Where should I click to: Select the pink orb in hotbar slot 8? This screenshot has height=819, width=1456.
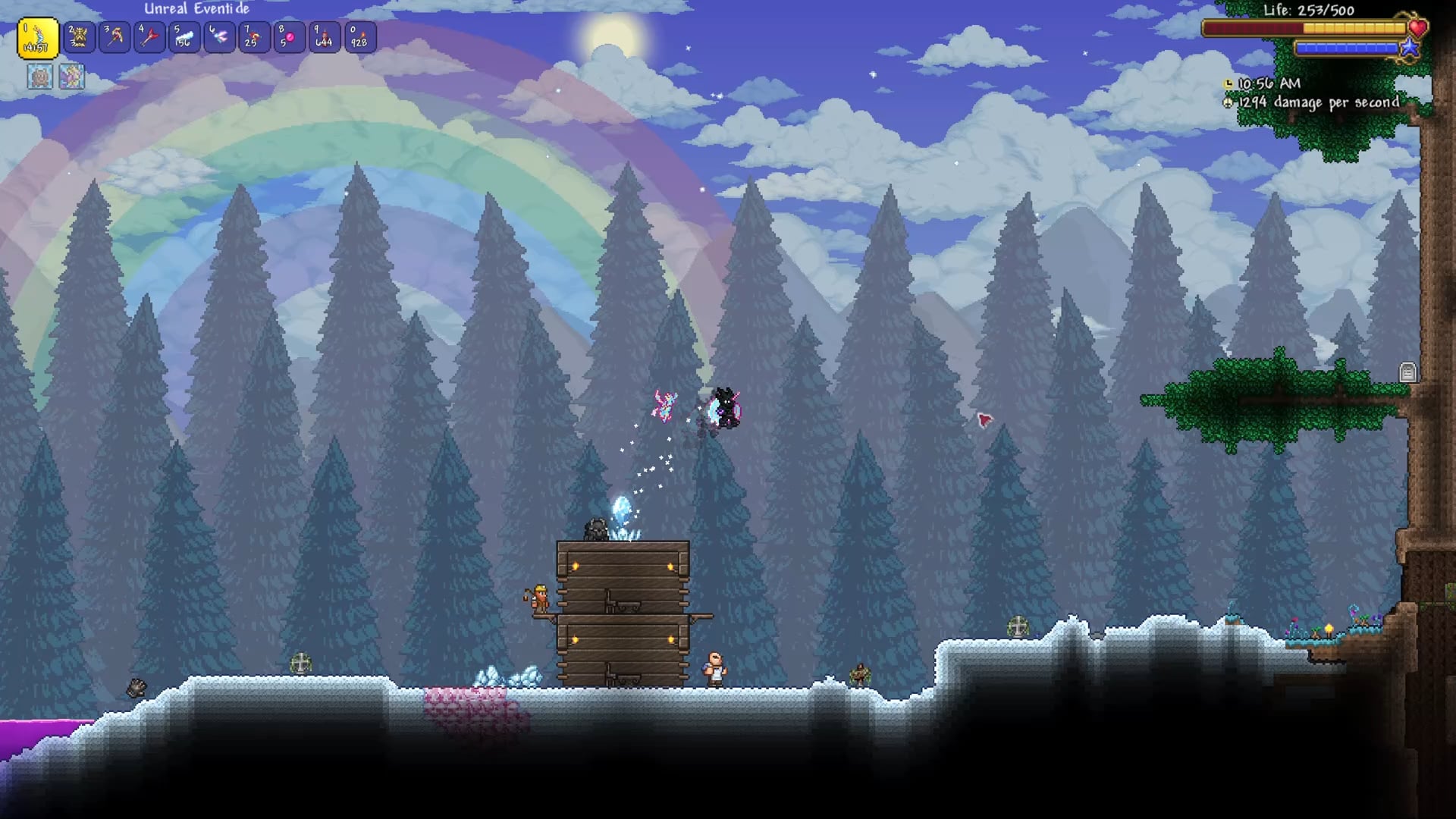pyautogui.click(x=289, y=37)
